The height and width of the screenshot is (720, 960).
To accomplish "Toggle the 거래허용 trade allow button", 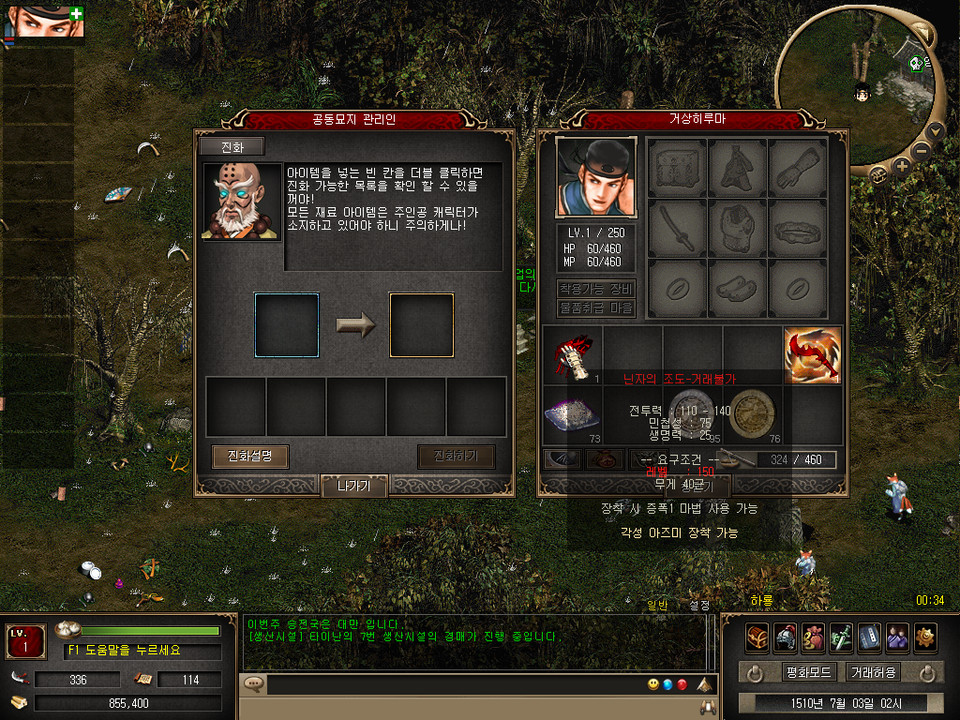I will point(873,672).
